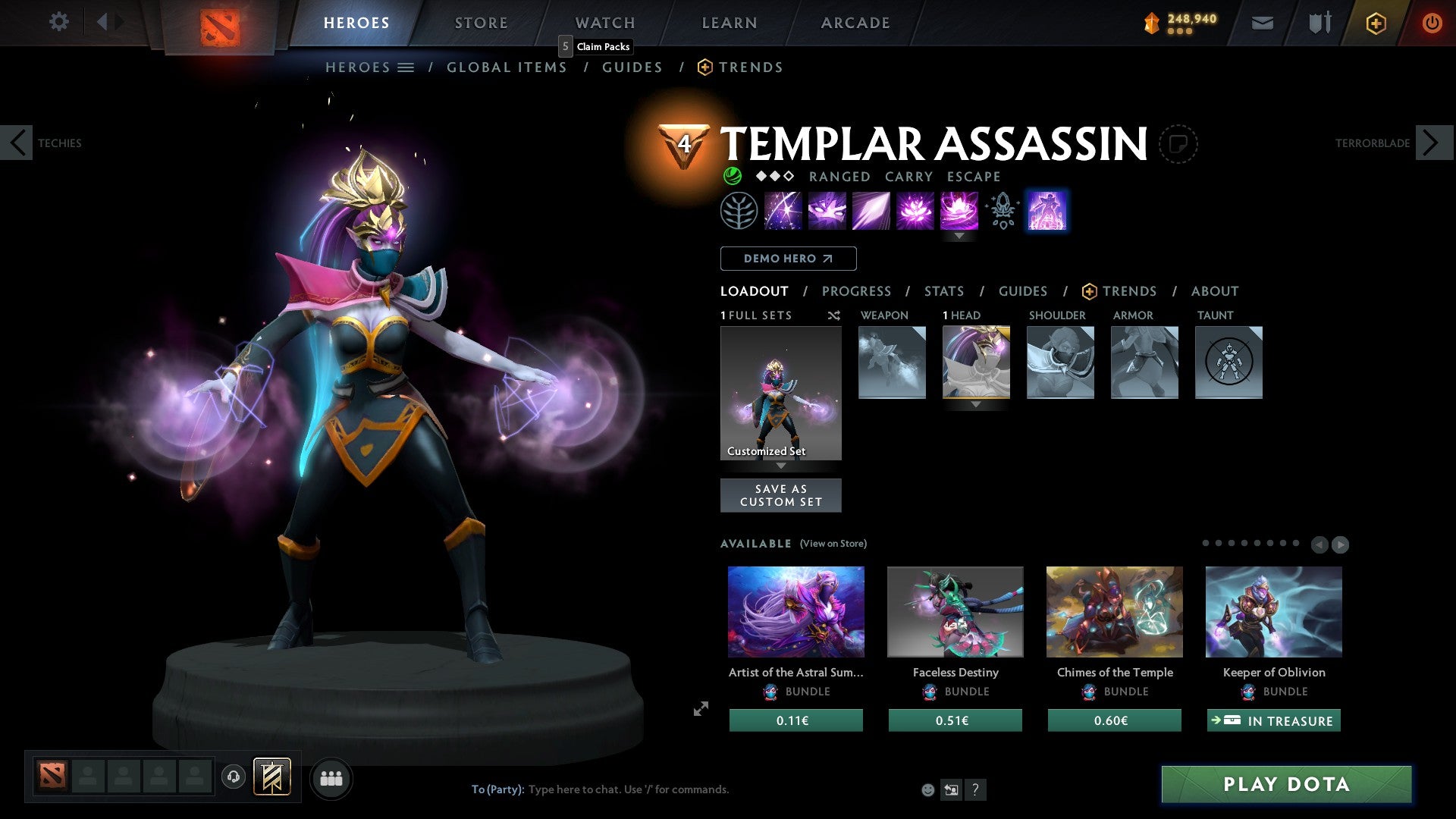Click the View on Store link
The width and height of the screenshot is (1456, 819).
pyautogui.click(x=834, y=544)
